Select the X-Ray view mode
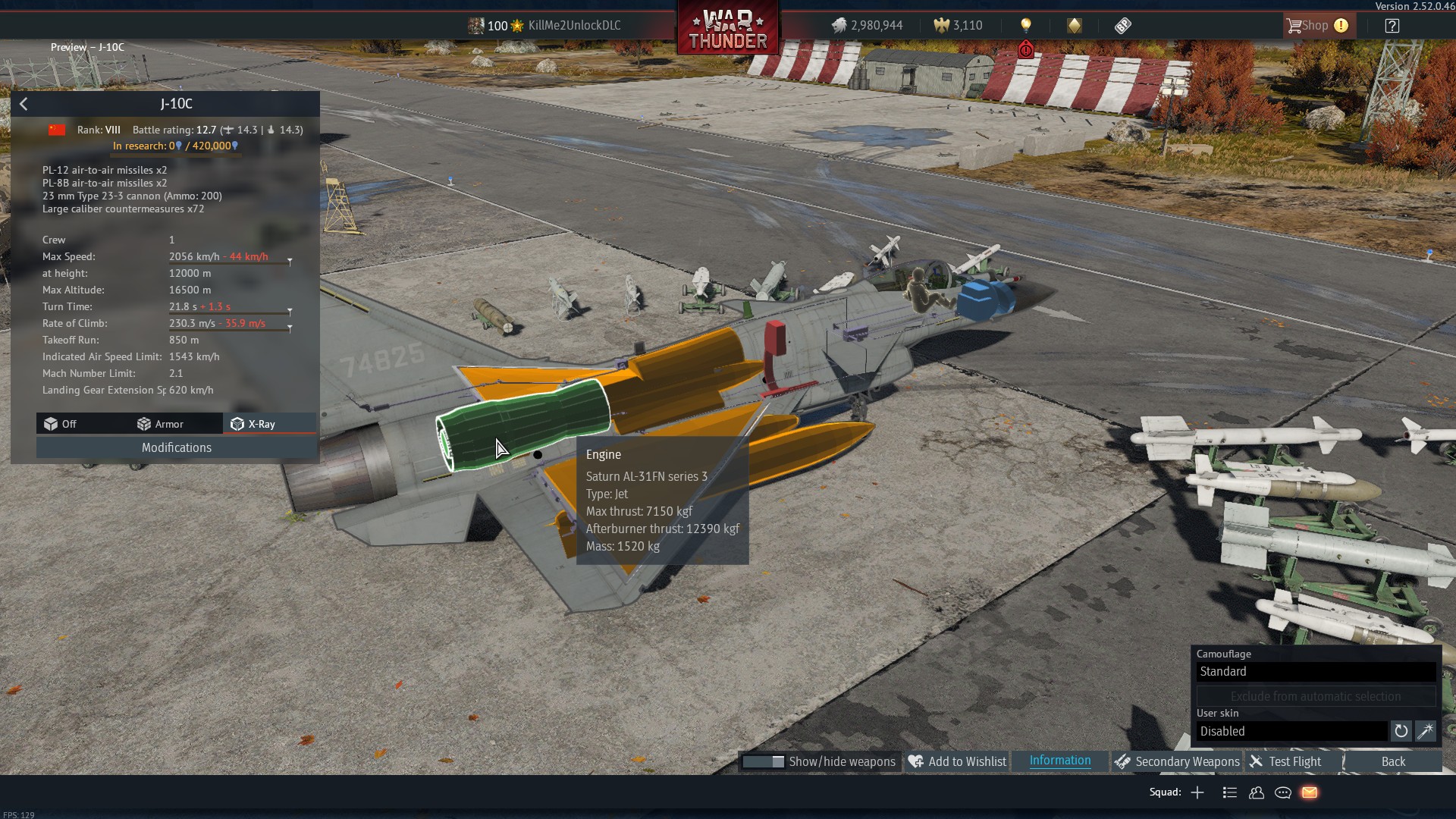 [254, 424]
